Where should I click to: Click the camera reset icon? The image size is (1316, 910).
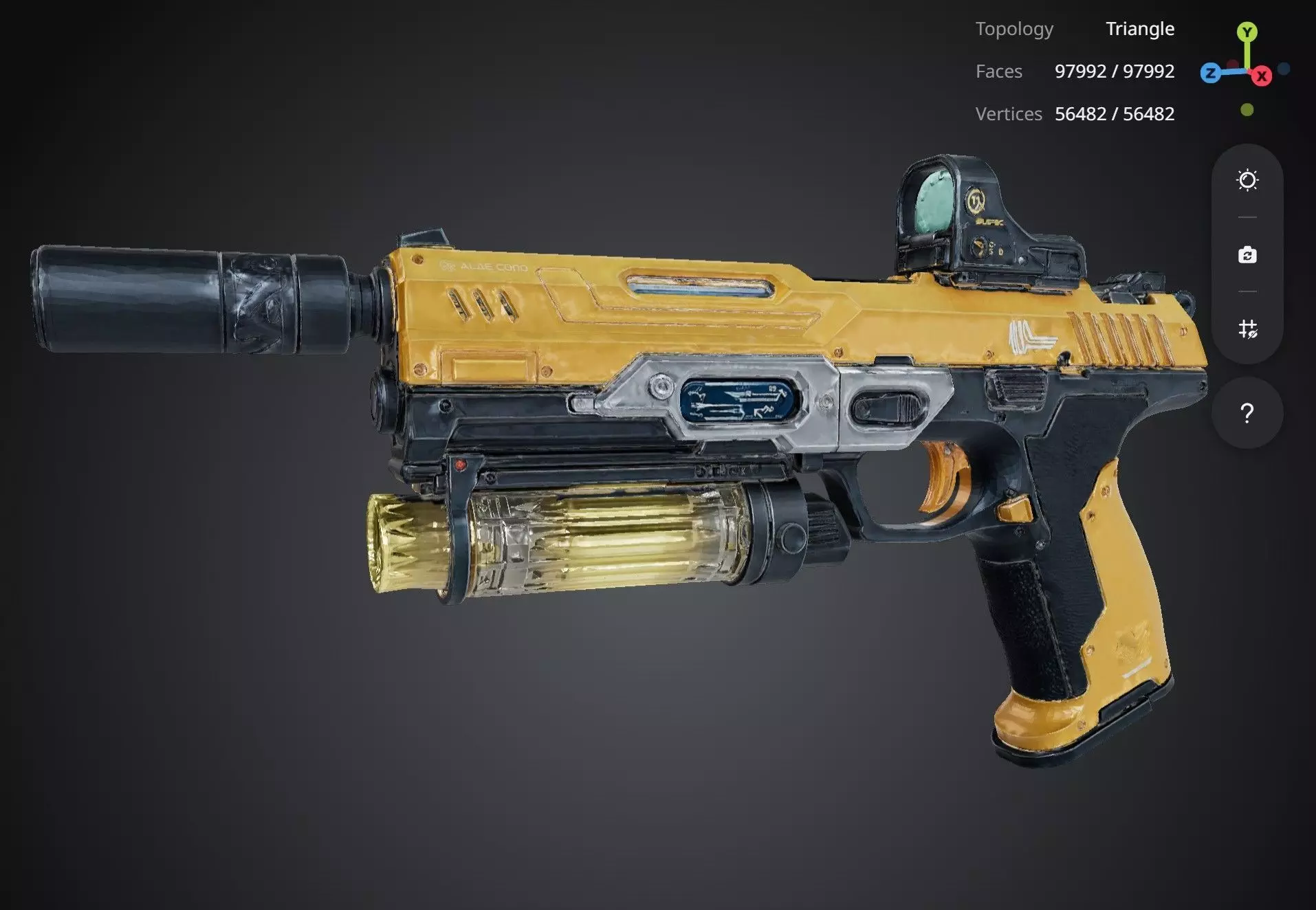tap(1247, 255)
